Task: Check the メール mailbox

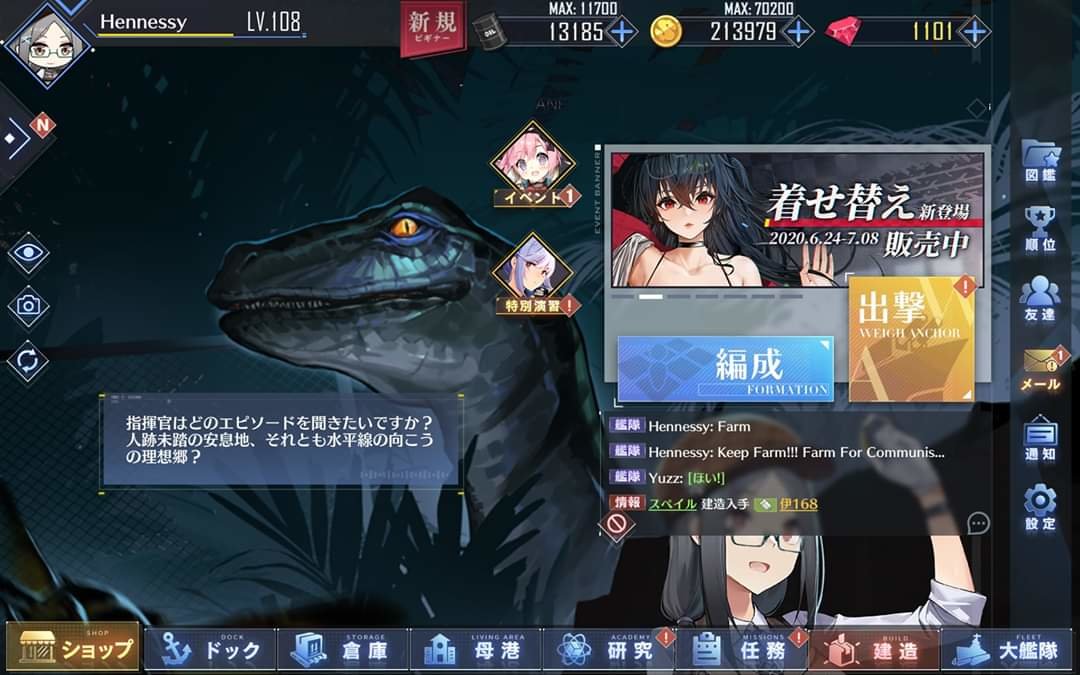Action: pyautogui.click(x=1039, y=368)
